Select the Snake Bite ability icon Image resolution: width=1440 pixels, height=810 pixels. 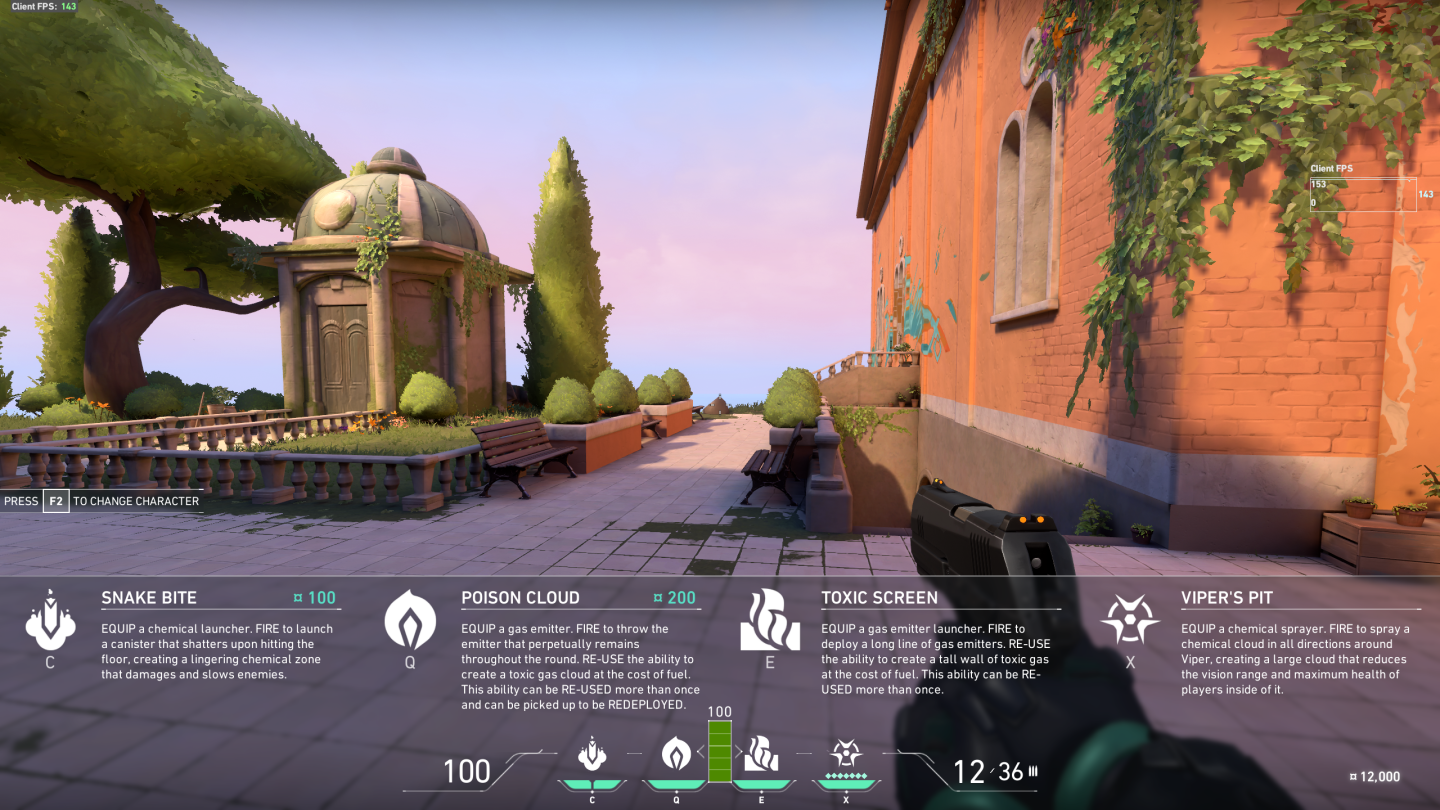point(51,623)
